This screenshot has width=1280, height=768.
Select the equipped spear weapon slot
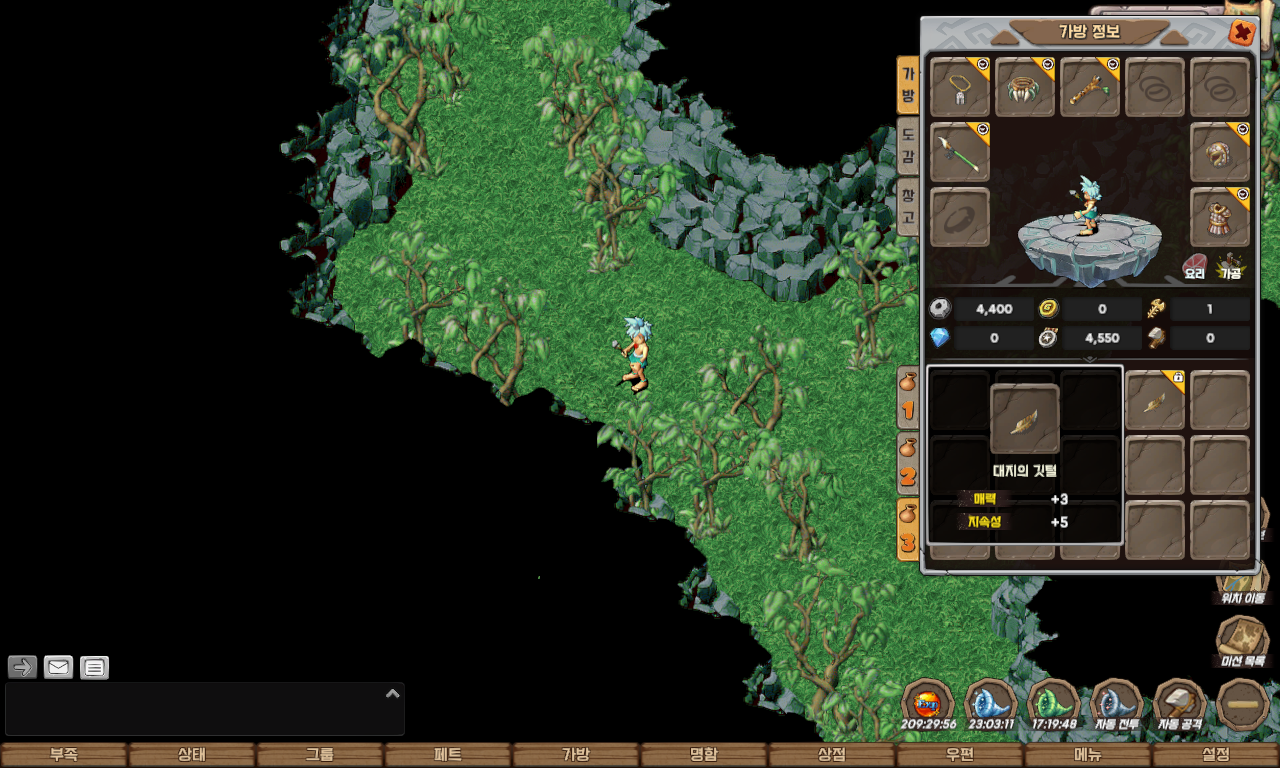[x=960, y=152]
